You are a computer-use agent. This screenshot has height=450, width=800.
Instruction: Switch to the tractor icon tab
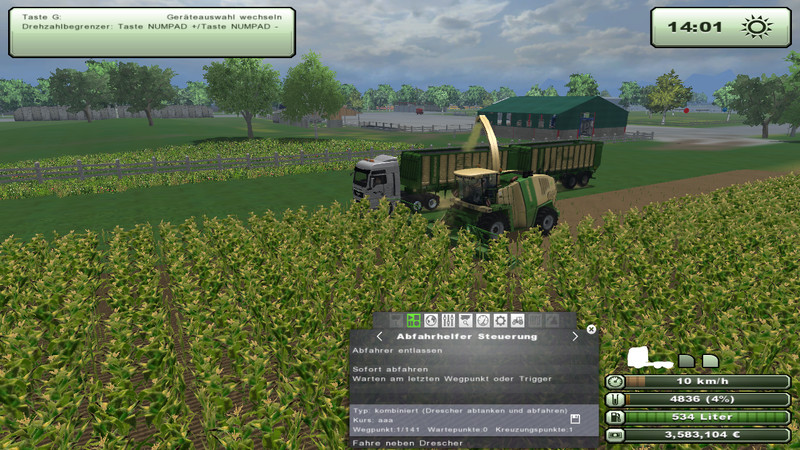click(517, 321)
